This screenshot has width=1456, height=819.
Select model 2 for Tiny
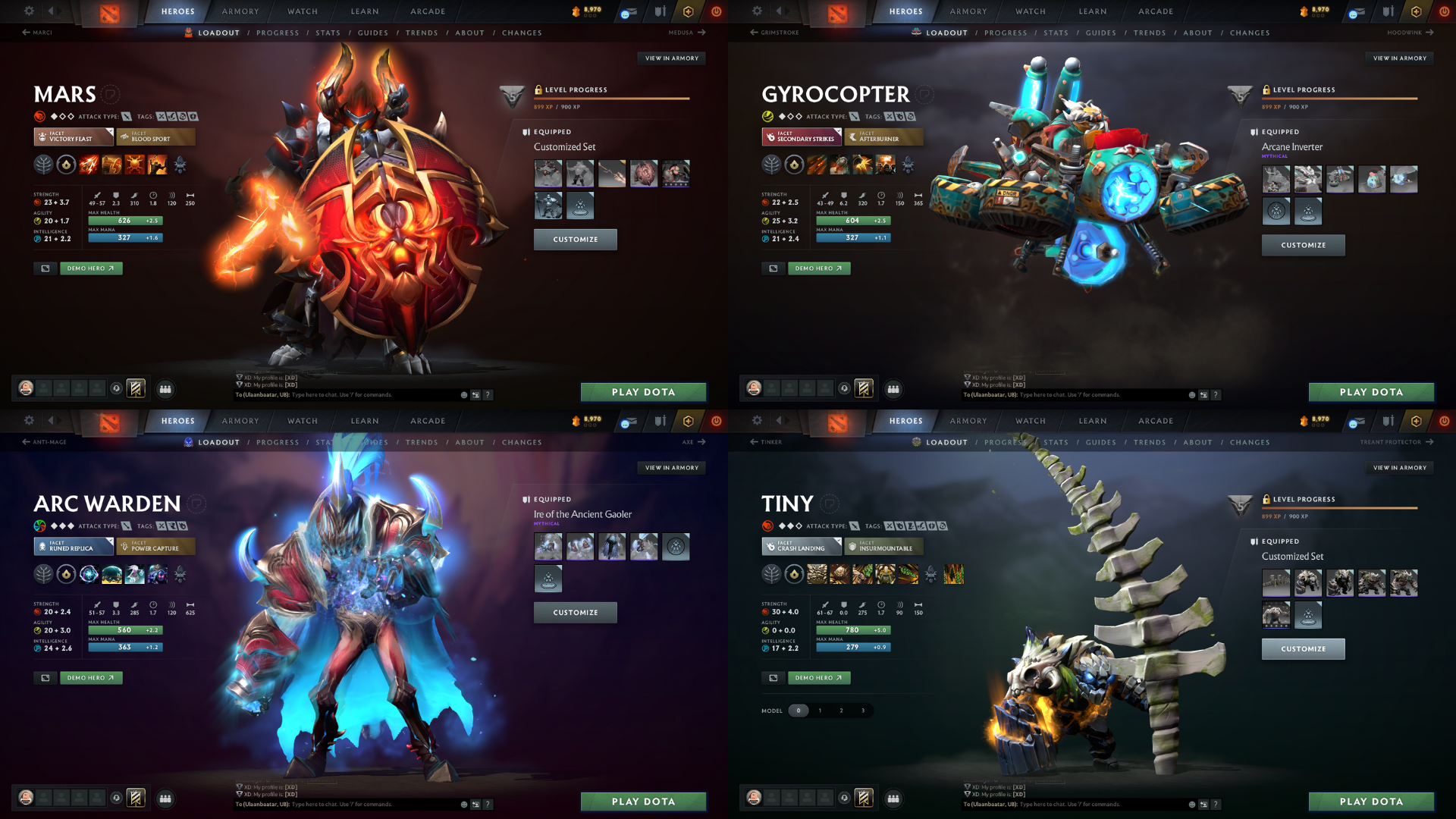coord(841,711)
